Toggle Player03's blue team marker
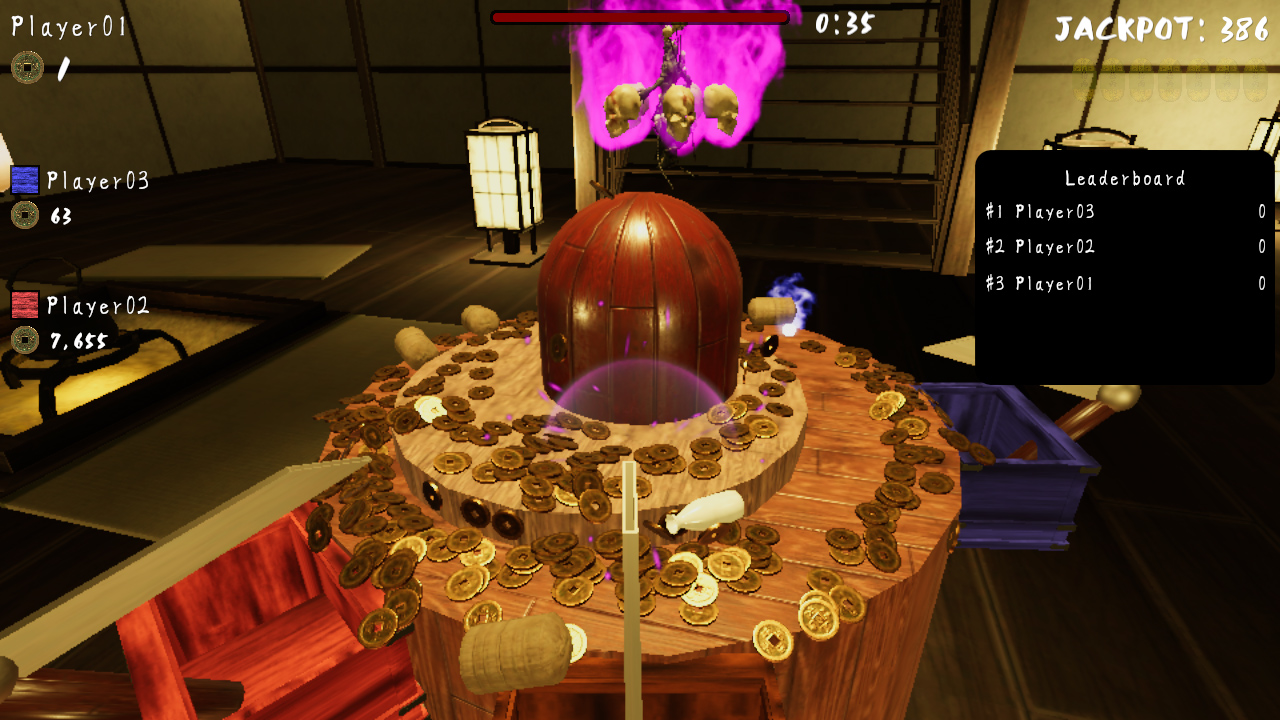Screen dimensions: 1280x720 point(26,178)
